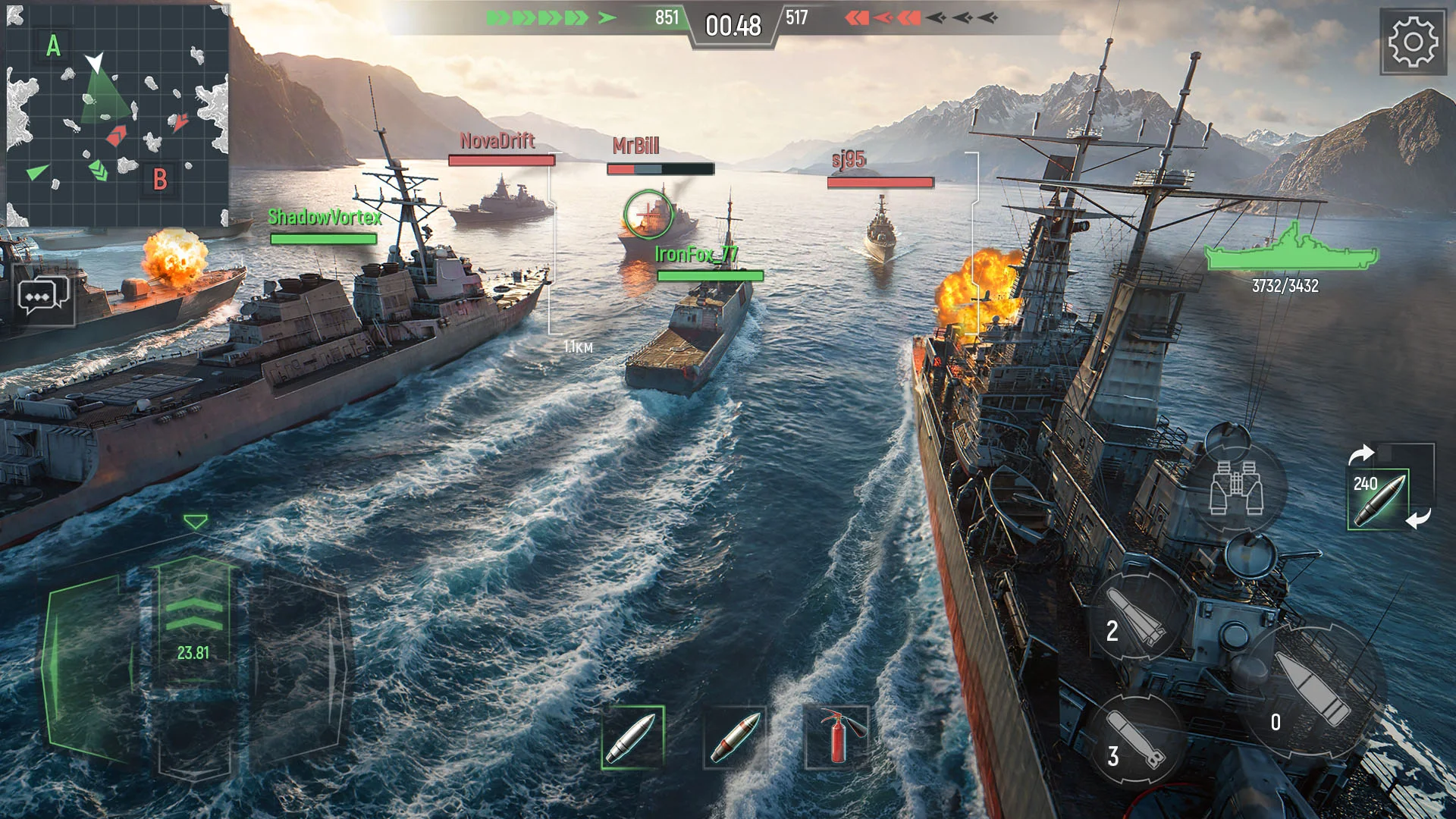This screenshot has width=1456, height=819.
Task: Fire the main cannon shell button
Action: click(x=1316, y=688)
